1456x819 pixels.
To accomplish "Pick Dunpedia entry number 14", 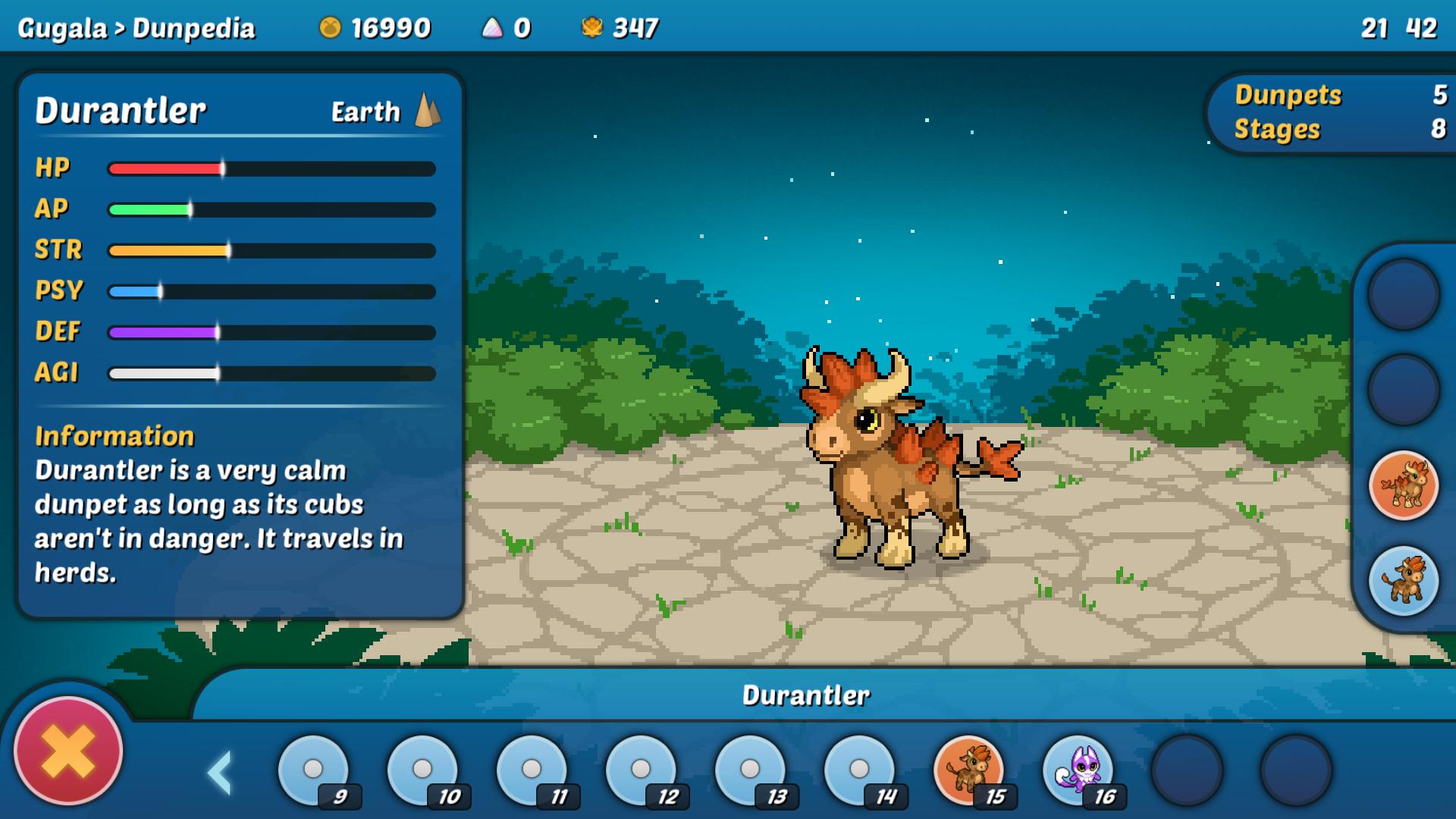I will (859, 770).
